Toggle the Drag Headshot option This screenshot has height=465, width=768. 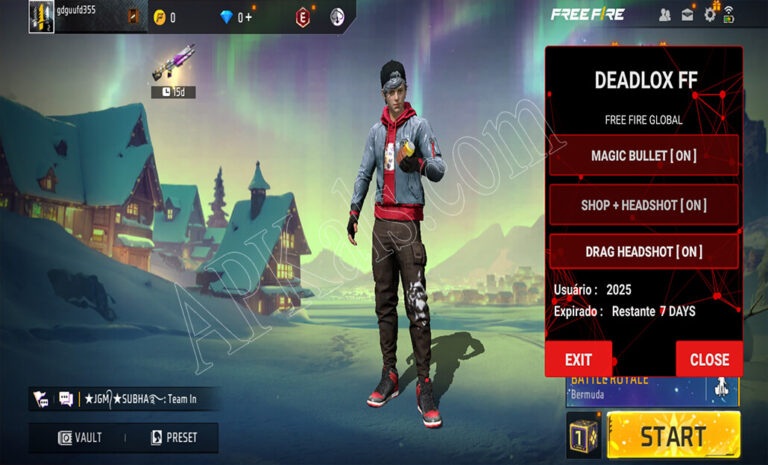click(x=643, y=252)
